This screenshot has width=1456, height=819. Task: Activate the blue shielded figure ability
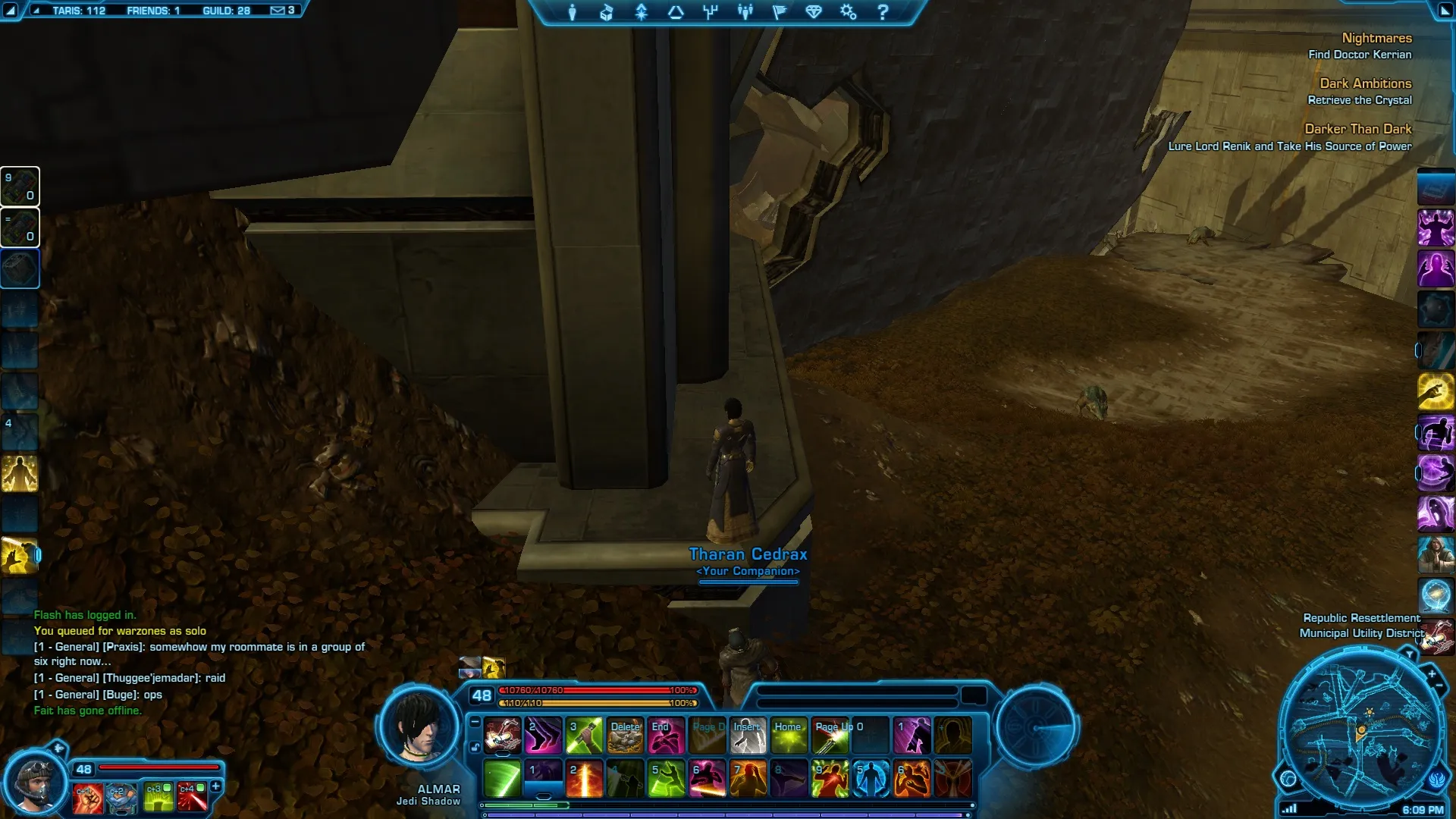871,780
